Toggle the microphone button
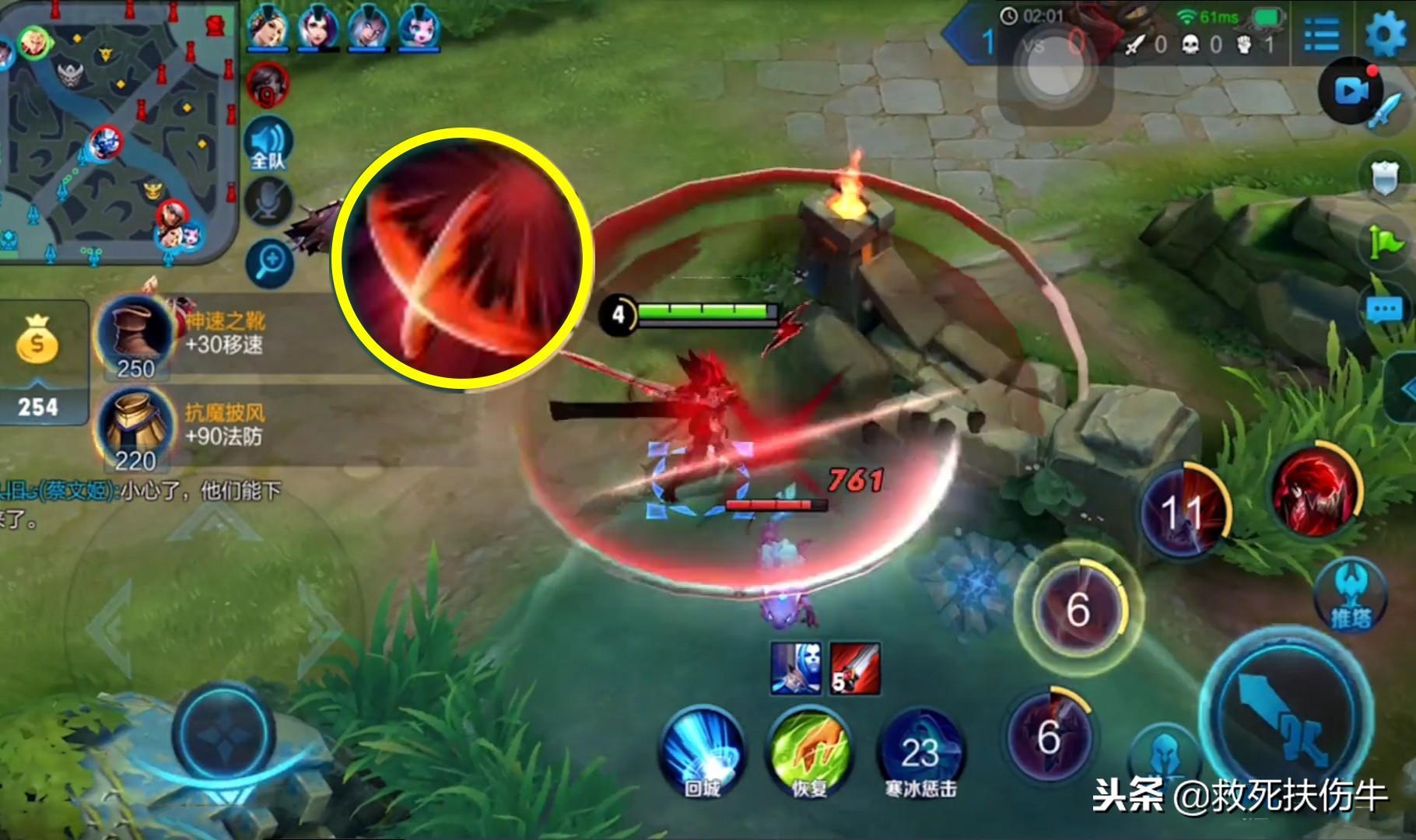This screenshot has width=1416, height=840. 268,203
